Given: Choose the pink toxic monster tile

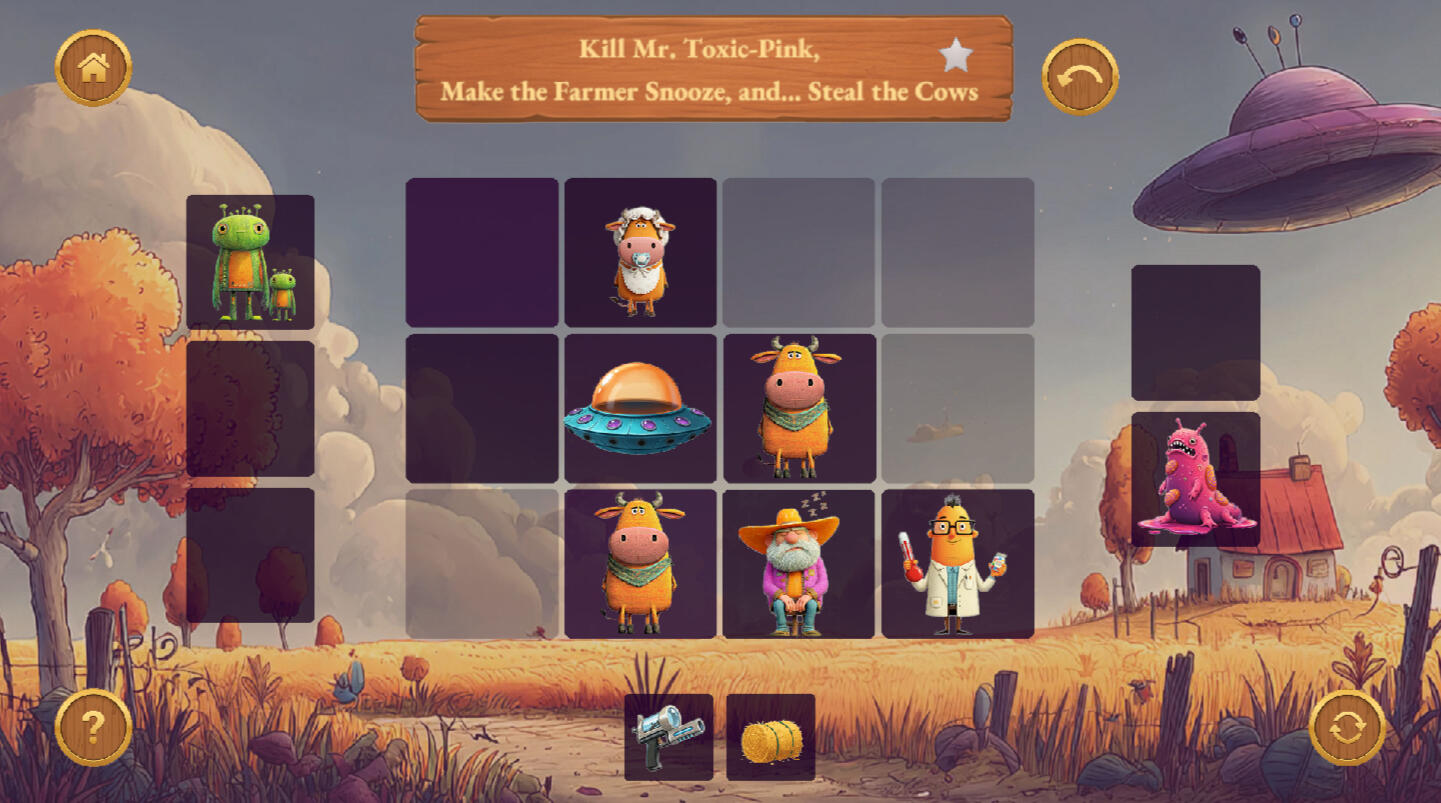Looking at the screenshot, I should [x=1195, y=479].
